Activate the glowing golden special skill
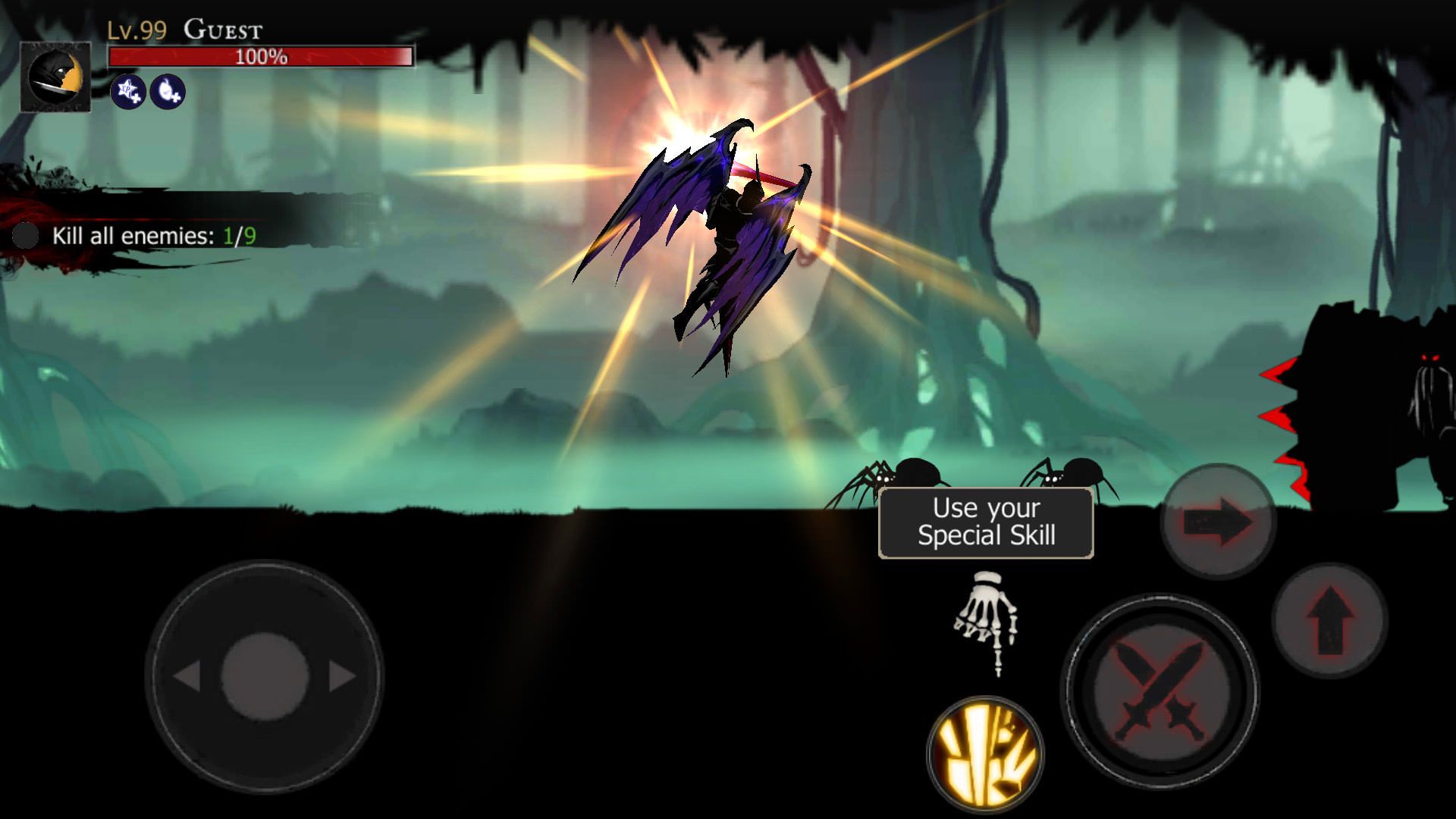This screenshot has width=1456, height=819. tap(985, 754)
